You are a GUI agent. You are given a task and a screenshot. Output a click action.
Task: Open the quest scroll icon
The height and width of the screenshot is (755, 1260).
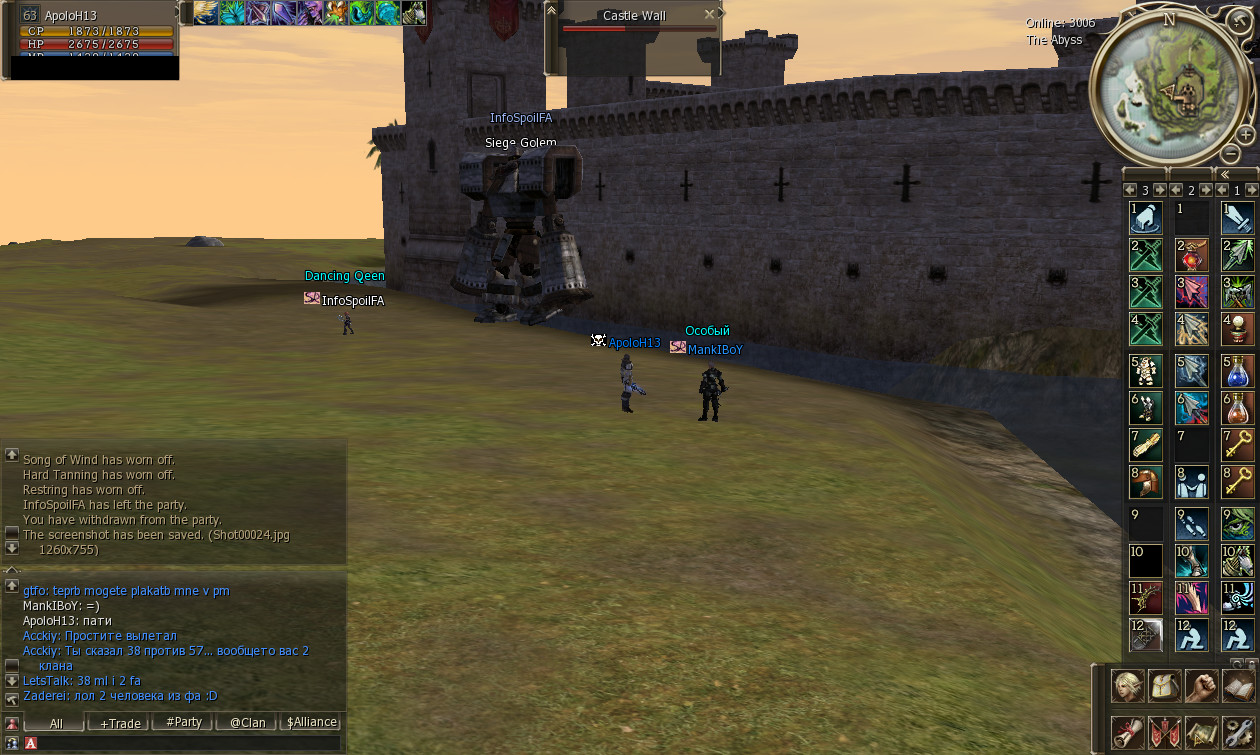[x=1128, y=732]
